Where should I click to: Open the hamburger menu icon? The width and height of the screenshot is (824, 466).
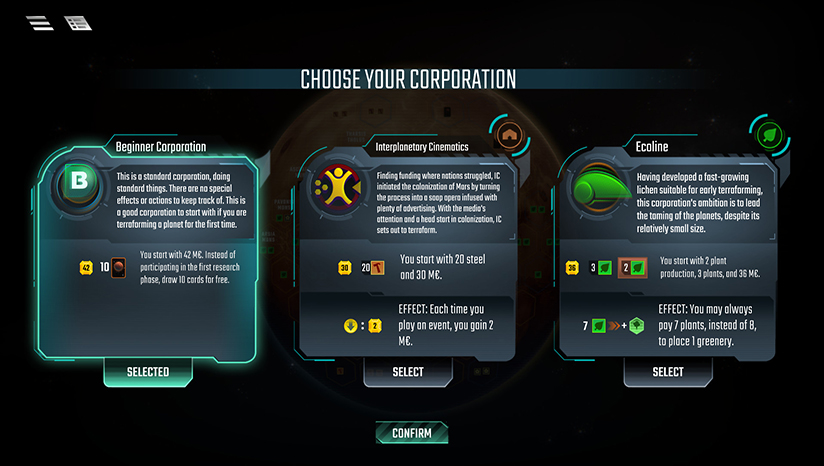[41, 23]
